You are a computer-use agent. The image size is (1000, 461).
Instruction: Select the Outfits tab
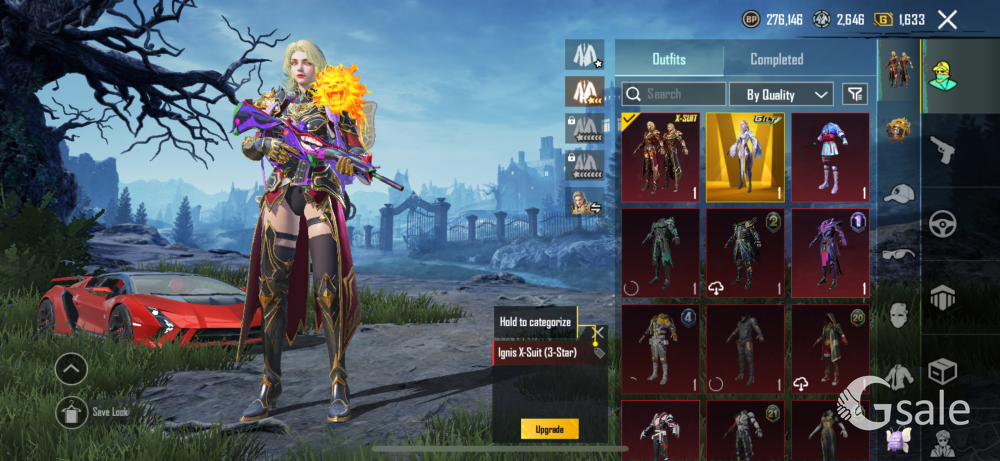pos(669,59)
